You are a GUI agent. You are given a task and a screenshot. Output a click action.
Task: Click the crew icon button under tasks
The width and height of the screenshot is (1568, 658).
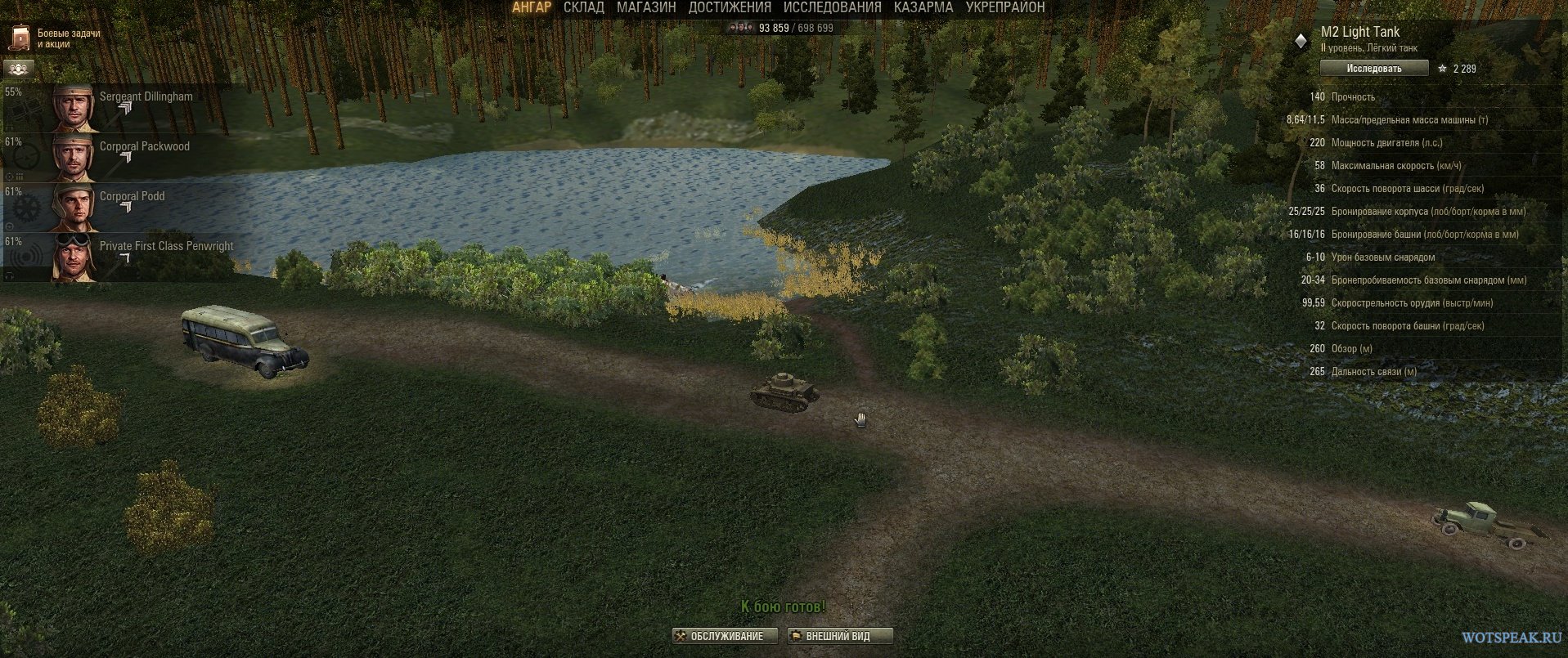click(x=18, y=69)
